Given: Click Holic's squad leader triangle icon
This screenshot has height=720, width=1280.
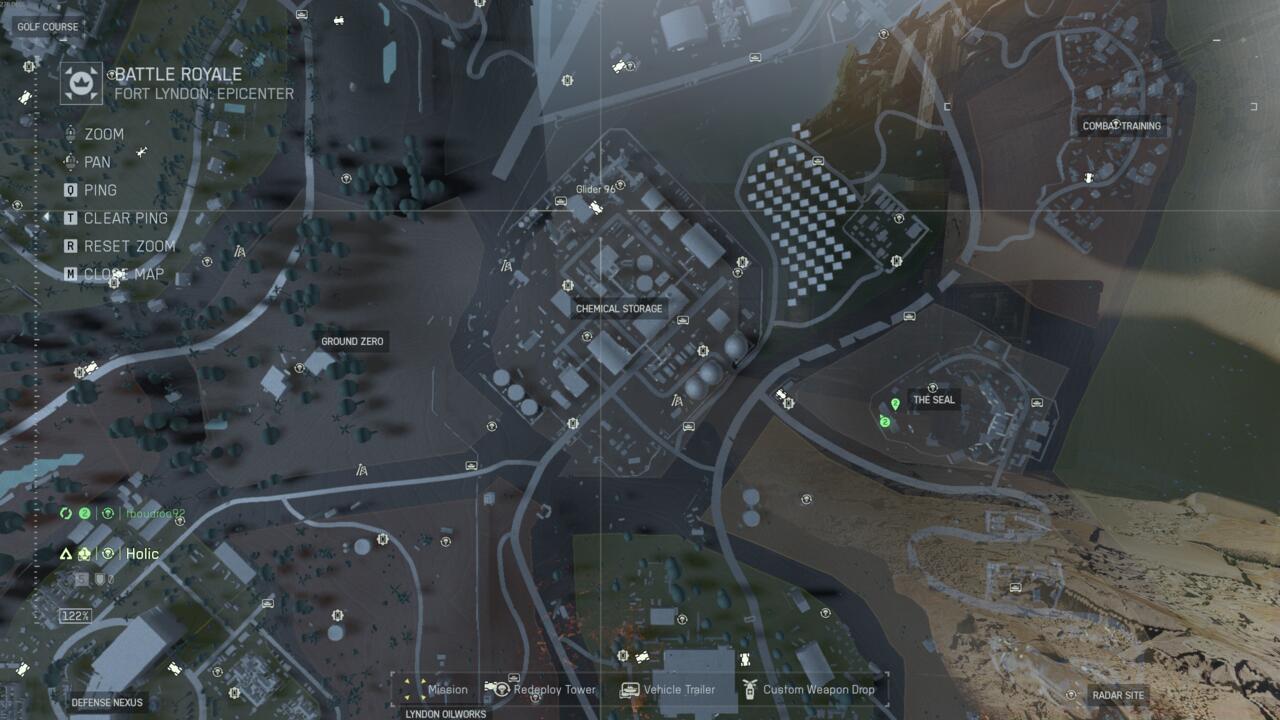Looking at the screenshot, I should click(x=66, y=553).
